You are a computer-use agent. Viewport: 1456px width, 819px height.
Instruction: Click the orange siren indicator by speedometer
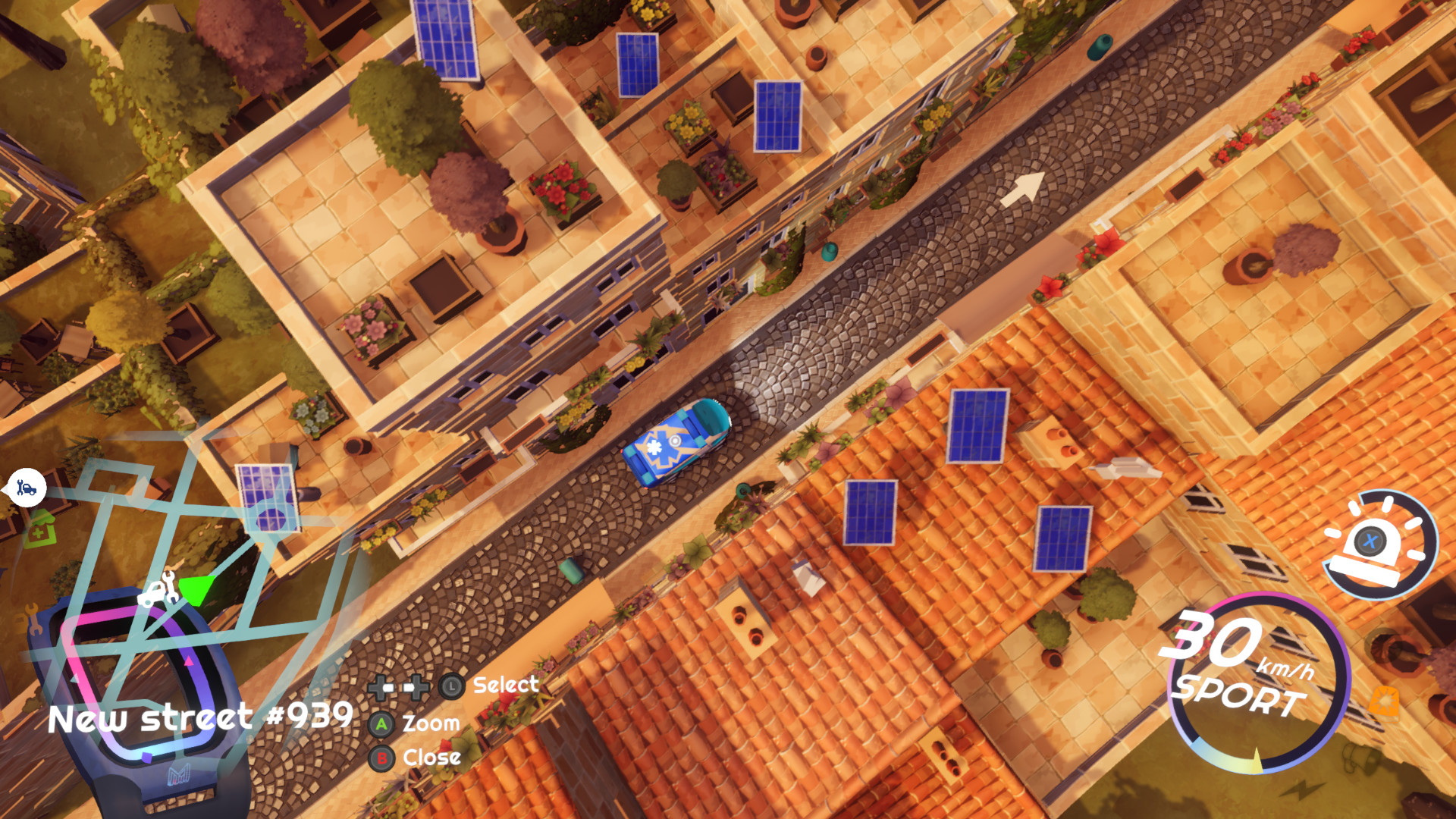click(1385, 701)
